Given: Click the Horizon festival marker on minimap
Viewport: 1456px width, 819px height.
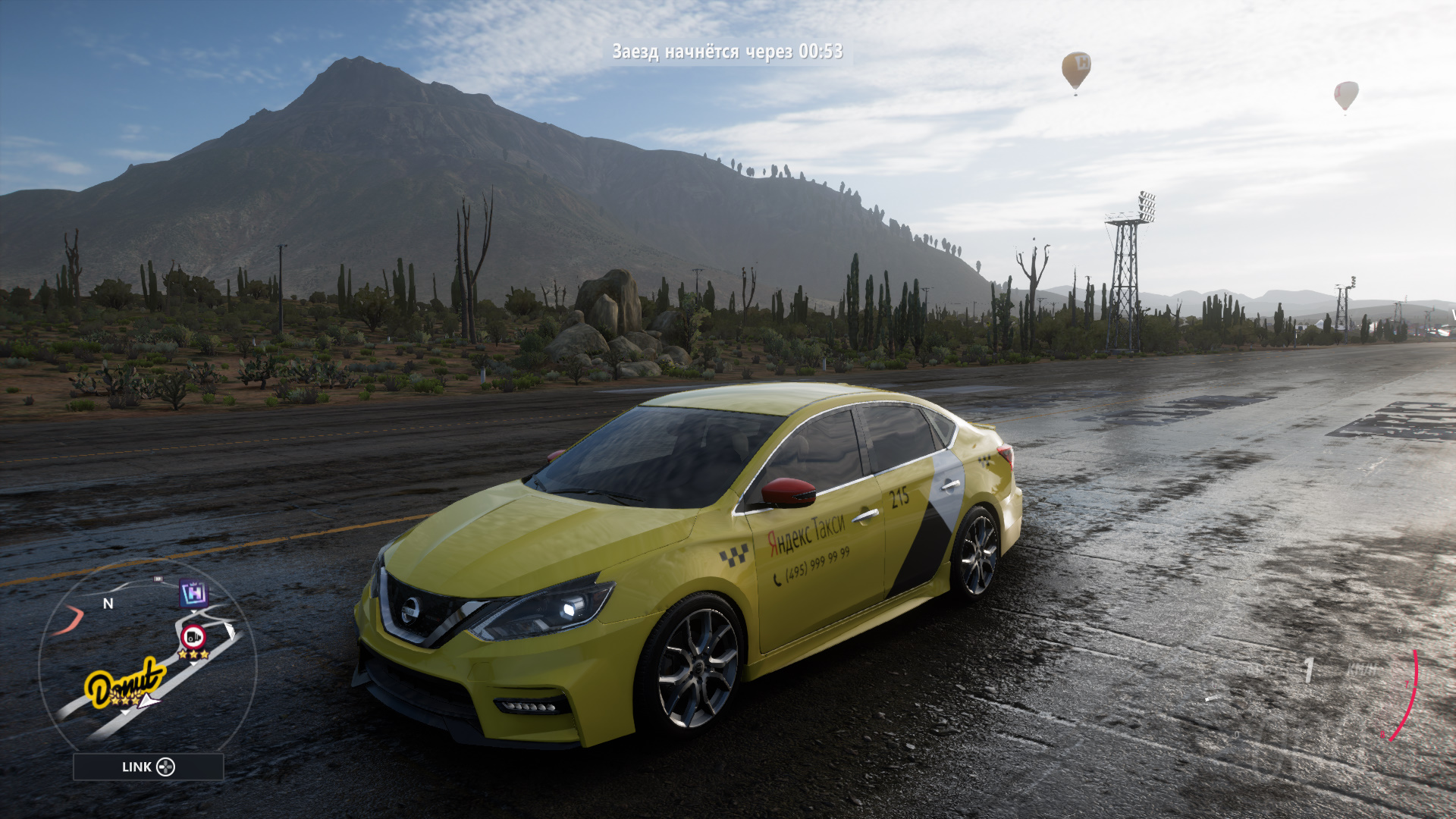Looking at the screenshot, I should [194, 592].
